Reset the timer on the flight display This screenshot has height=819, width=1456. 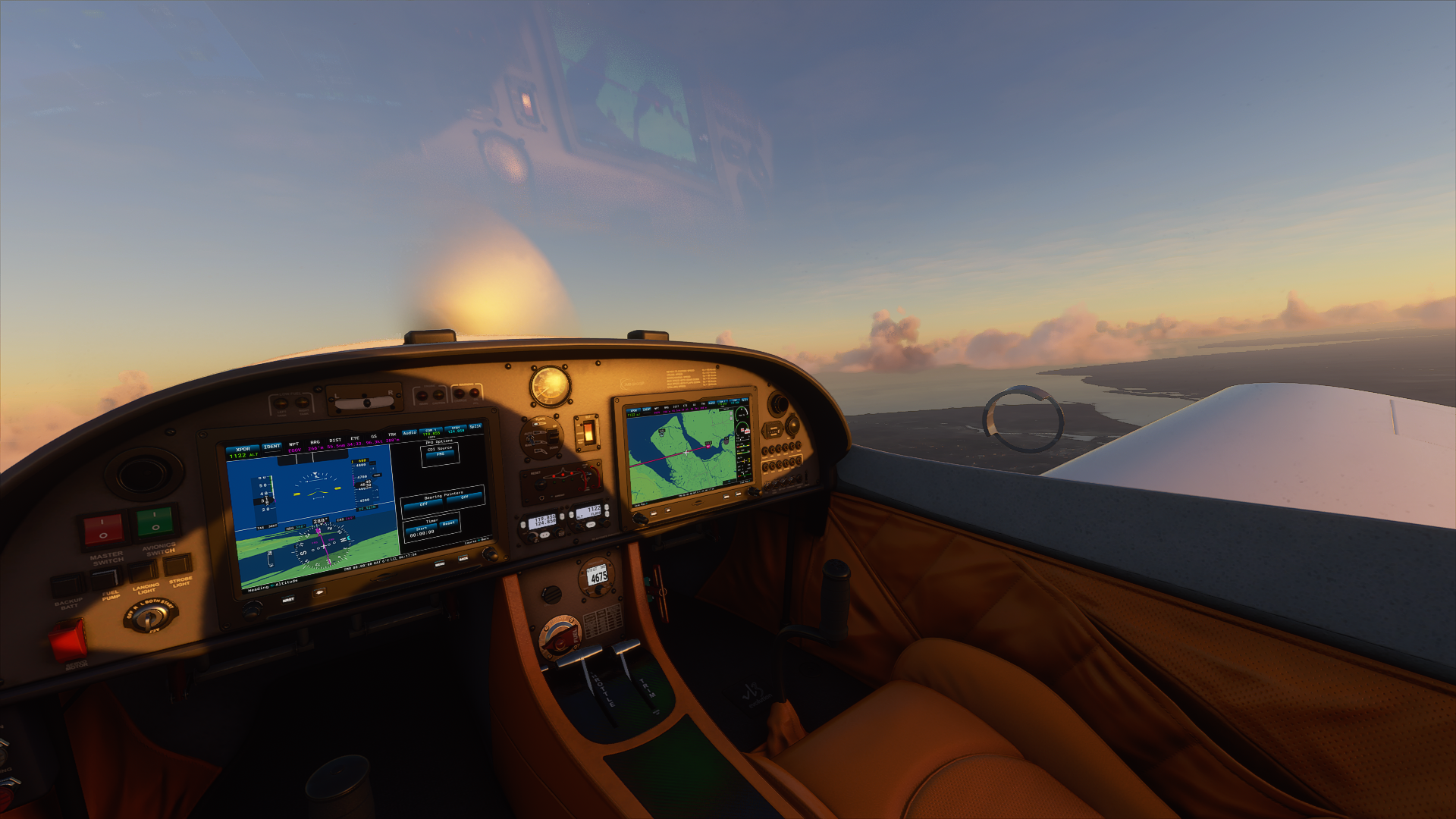pos(449,523)
